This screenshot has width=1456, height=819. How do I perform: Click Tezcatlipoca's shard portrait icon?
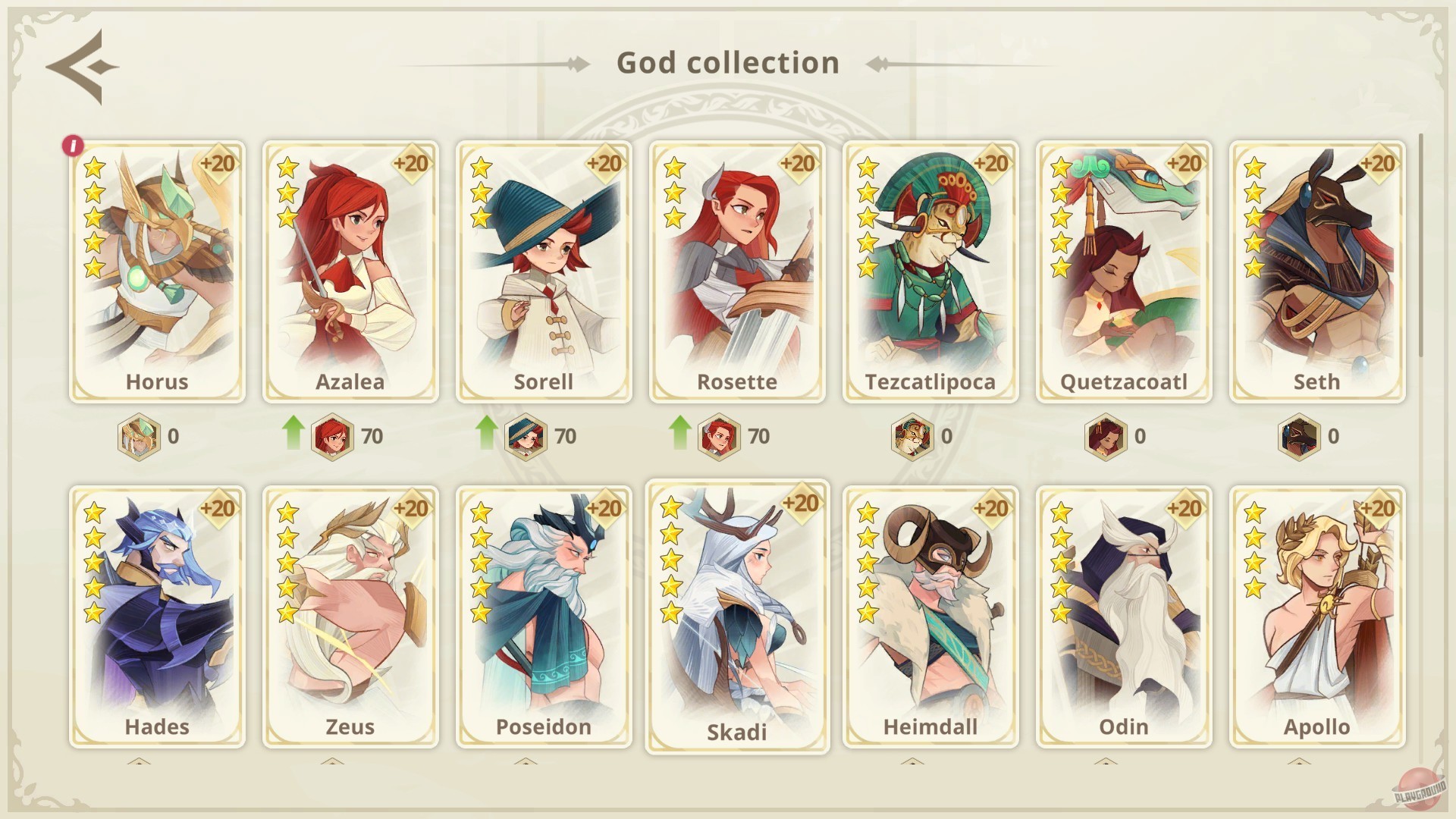click(x=912, y=438)
